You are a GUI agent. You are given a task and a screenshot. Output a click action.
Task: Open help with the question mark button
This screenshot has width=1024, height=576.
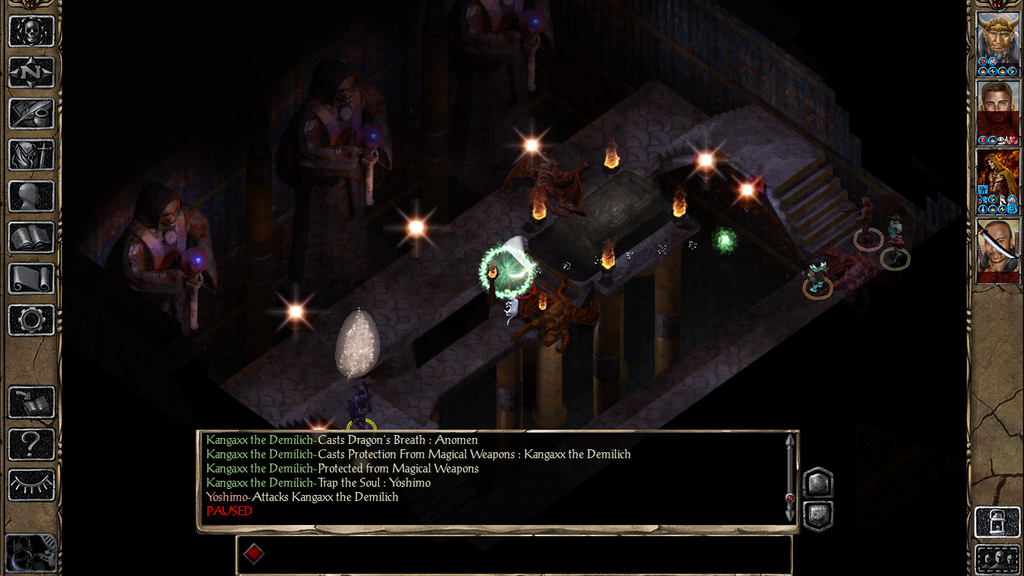coord(31,443)
